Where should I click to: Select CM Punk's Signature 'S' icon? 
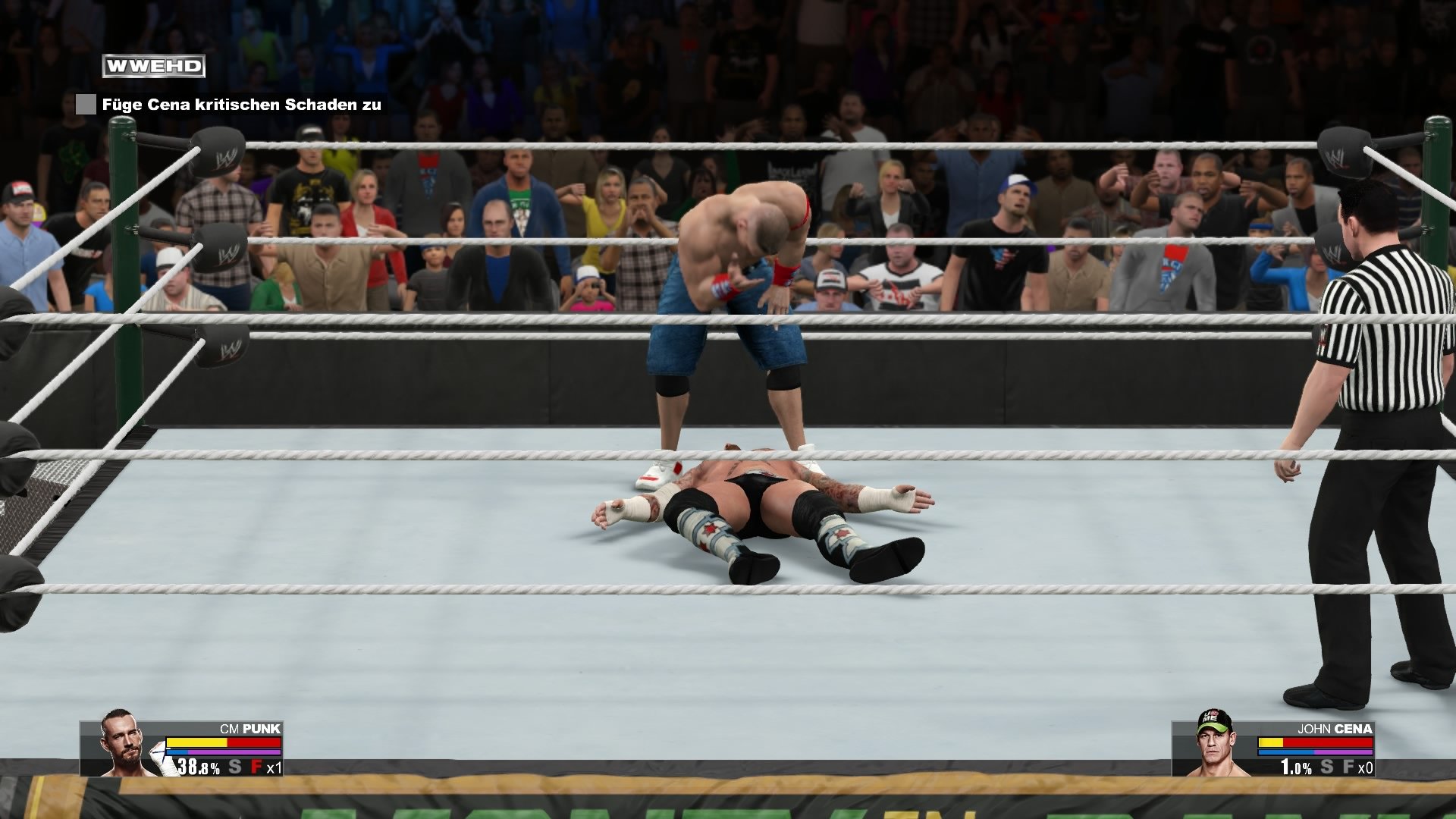(x=234, y=767)
